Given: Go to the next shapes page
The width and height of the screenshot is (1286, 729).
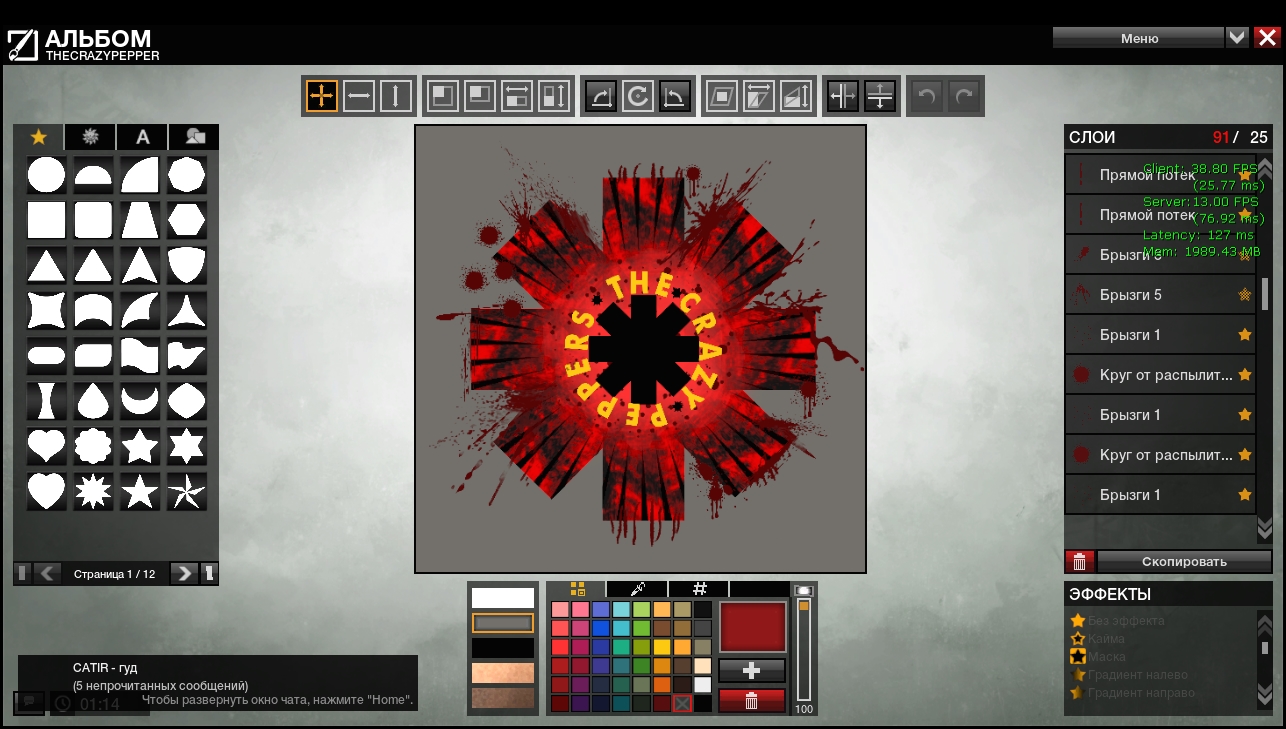Looking at the screenshot, I should [183, 573].
